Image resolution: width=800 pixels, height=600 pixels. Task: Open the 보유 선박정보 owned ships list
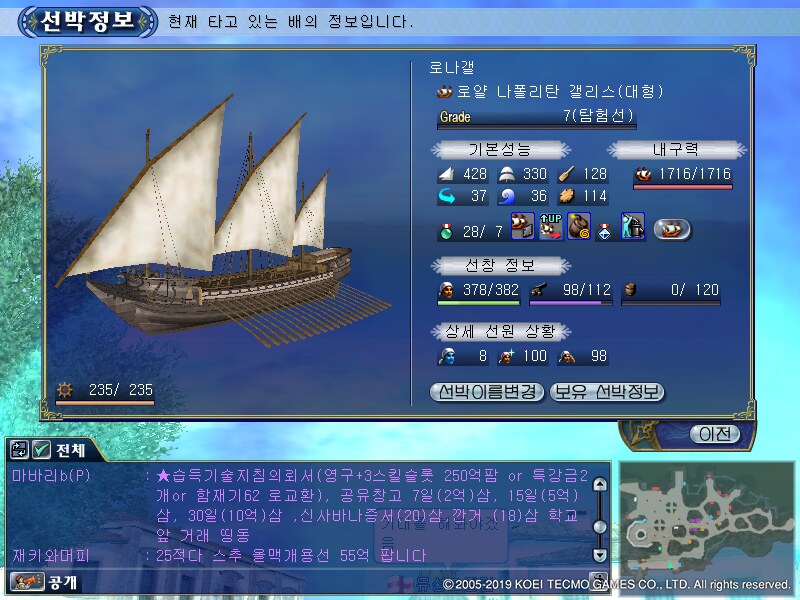click(x=607, y=391)
